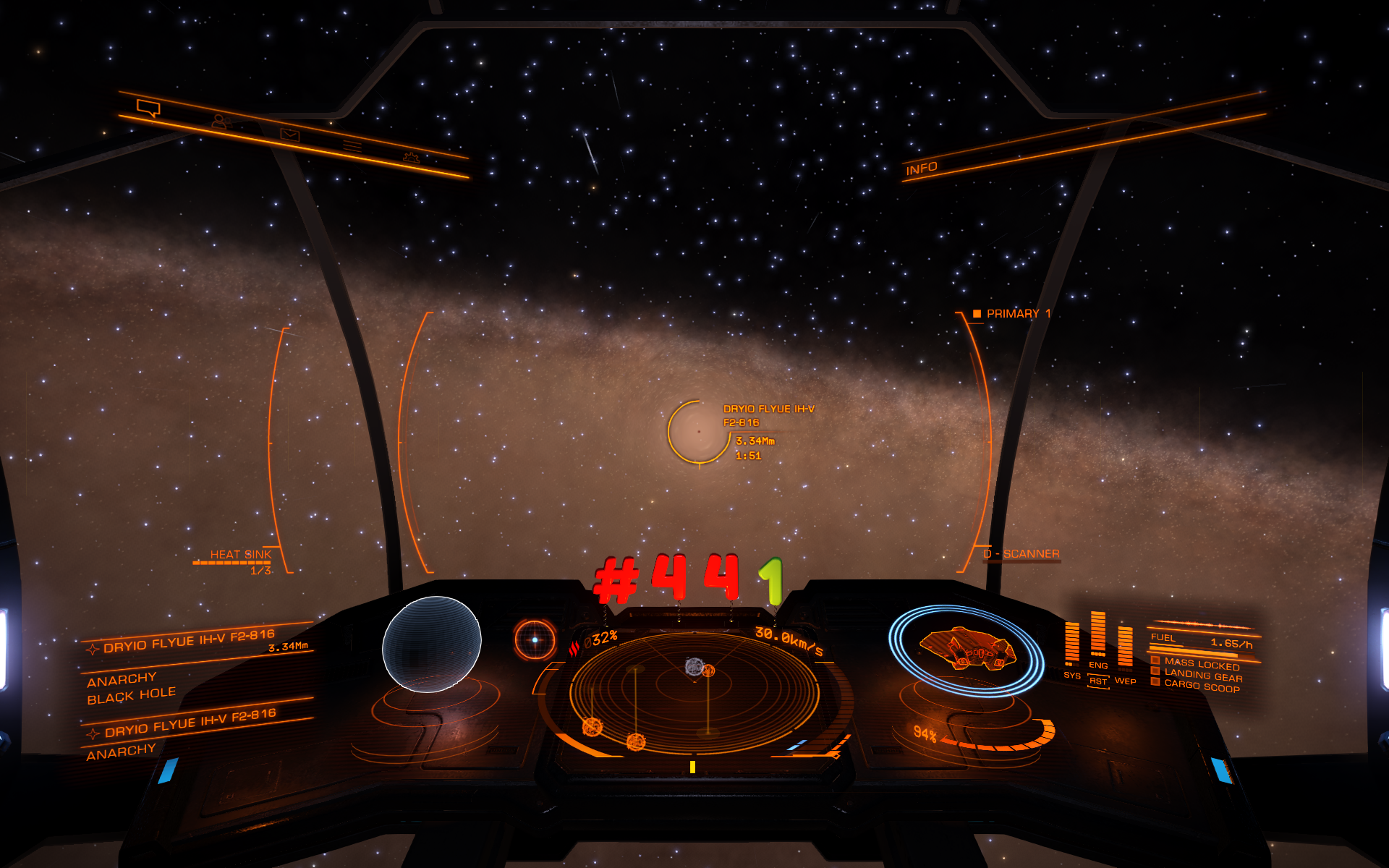This screenshot has width=1389, height=868.
Task: Select the target sphere hologram
Action: tap(431, 644)
